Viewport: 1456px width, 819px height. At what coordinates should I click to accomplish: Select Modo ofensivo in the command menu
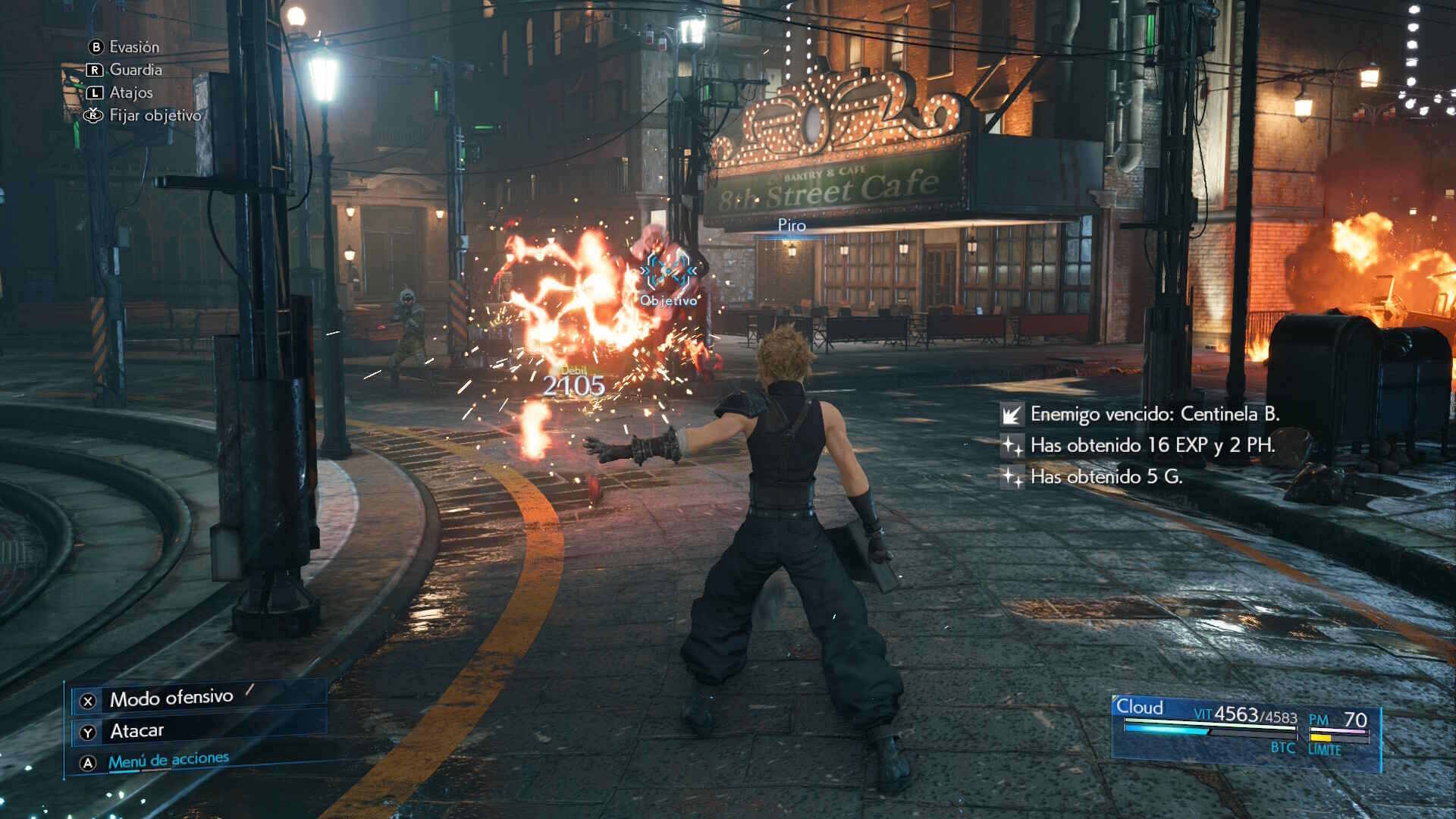pos(171,698)
